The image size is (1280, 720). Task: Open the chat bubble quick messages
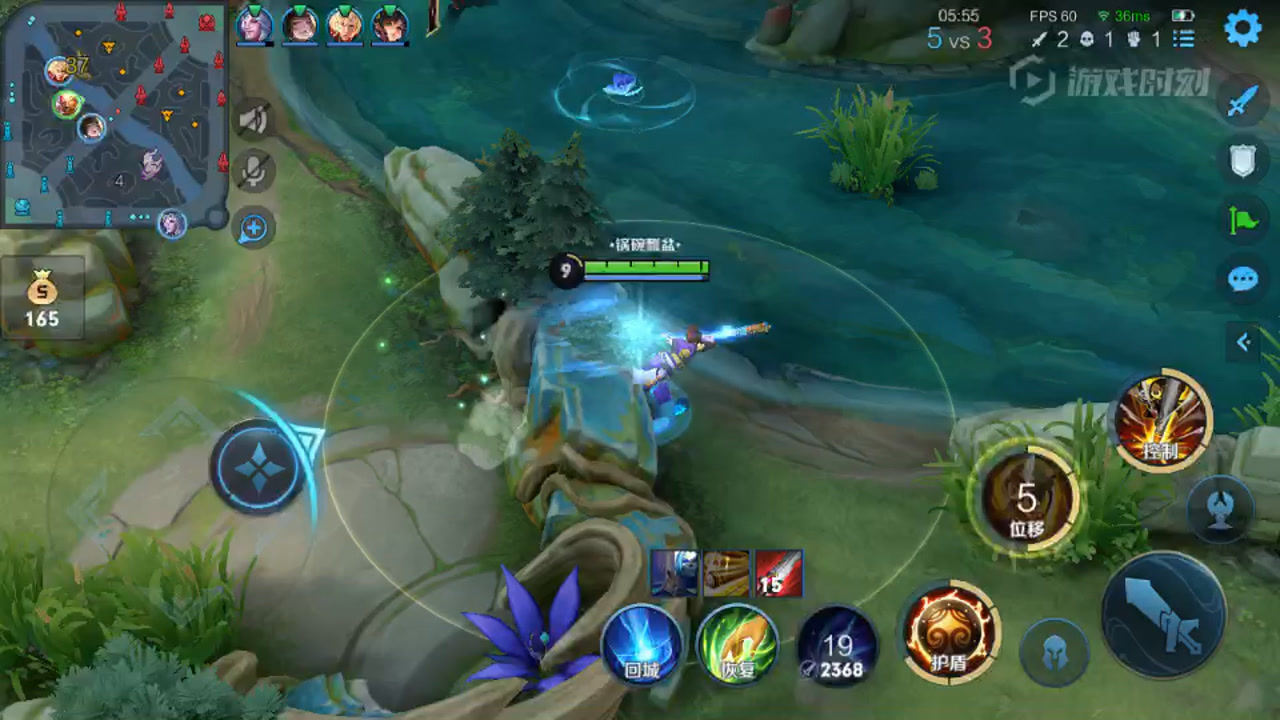(1242, 278)
